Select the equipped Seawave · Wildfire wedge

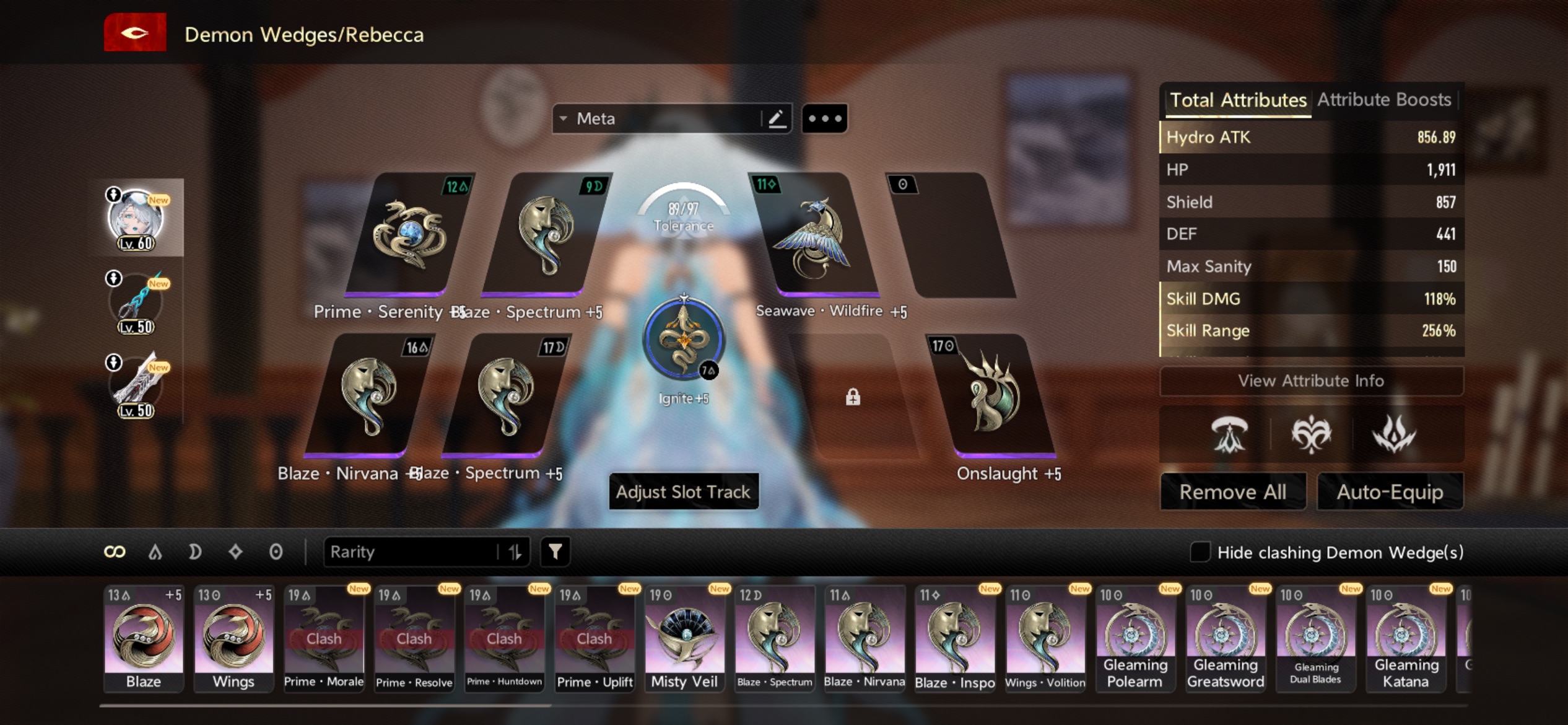[814, 235]
